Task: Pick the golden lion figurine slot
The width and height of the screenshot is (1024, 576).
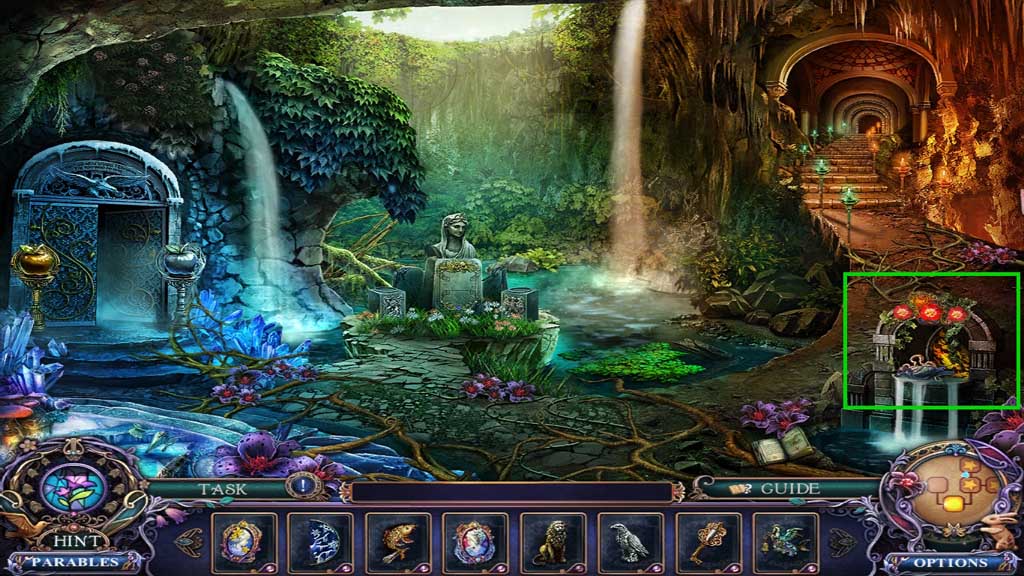Action: point(552,543)
